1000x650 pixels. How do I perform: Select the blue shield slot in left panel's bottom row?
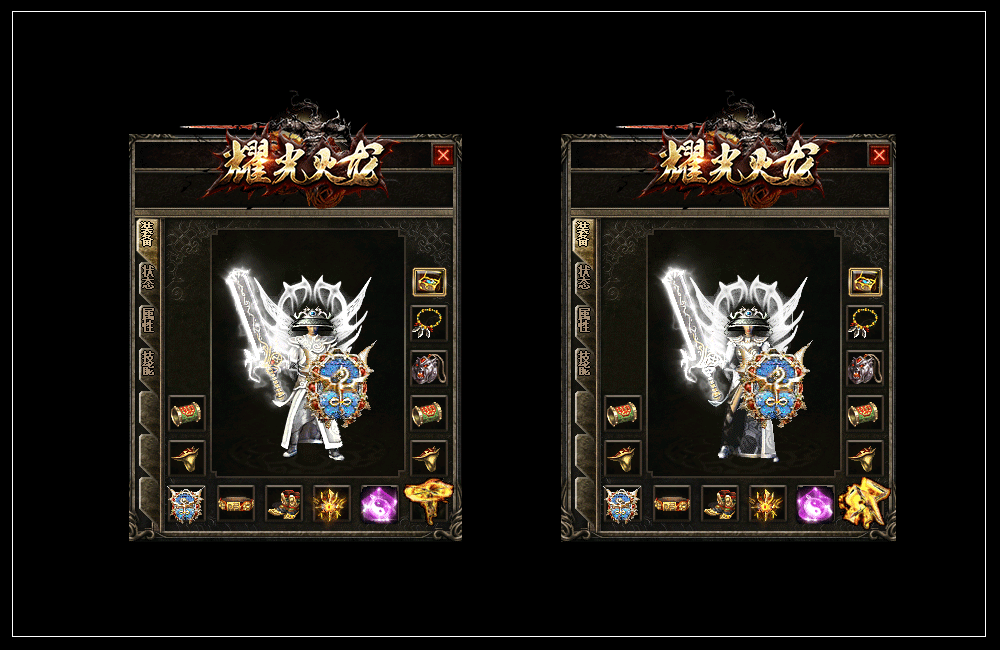coord(187,504)
